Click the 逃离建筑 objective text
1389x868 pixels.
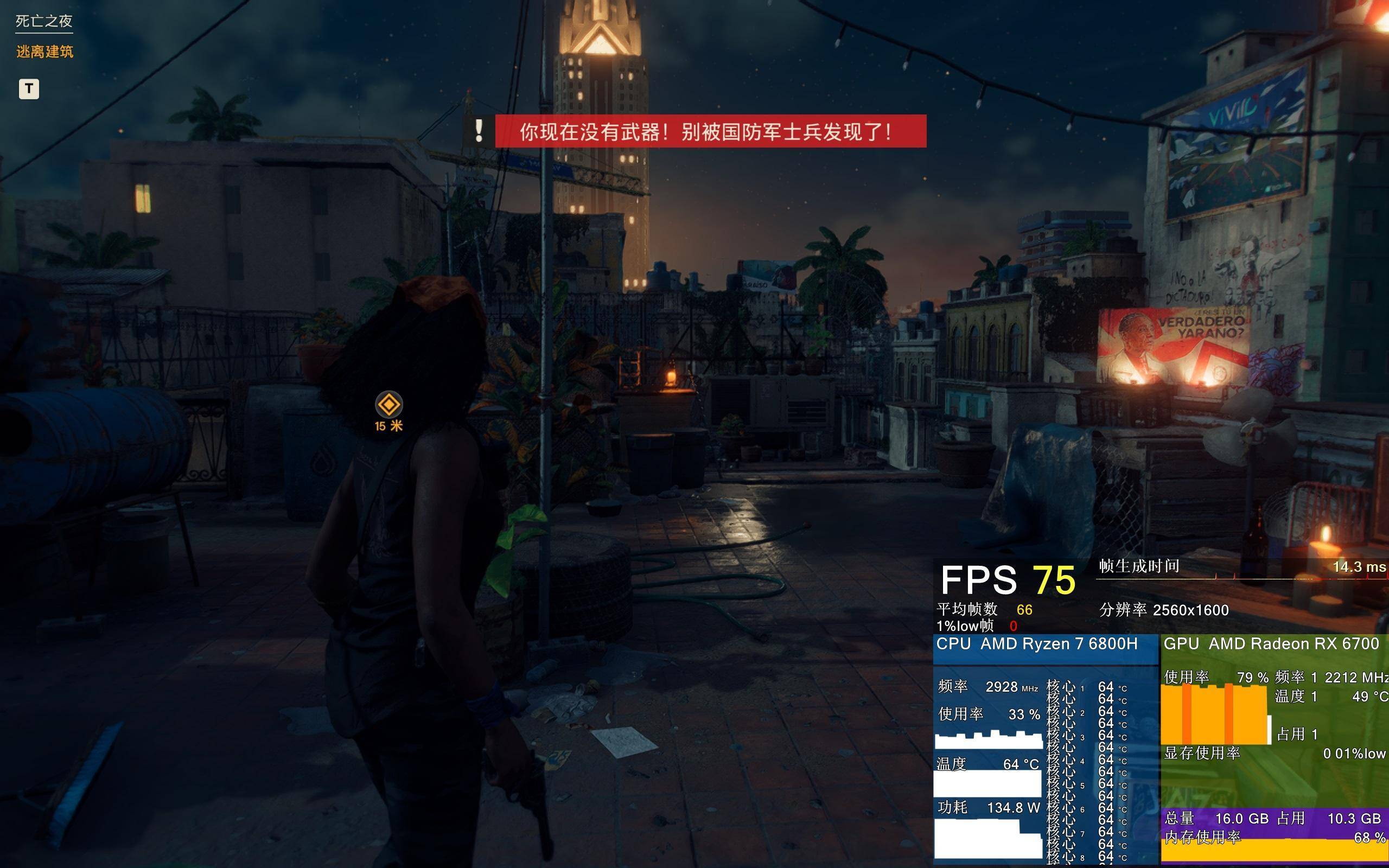[45, 52]
